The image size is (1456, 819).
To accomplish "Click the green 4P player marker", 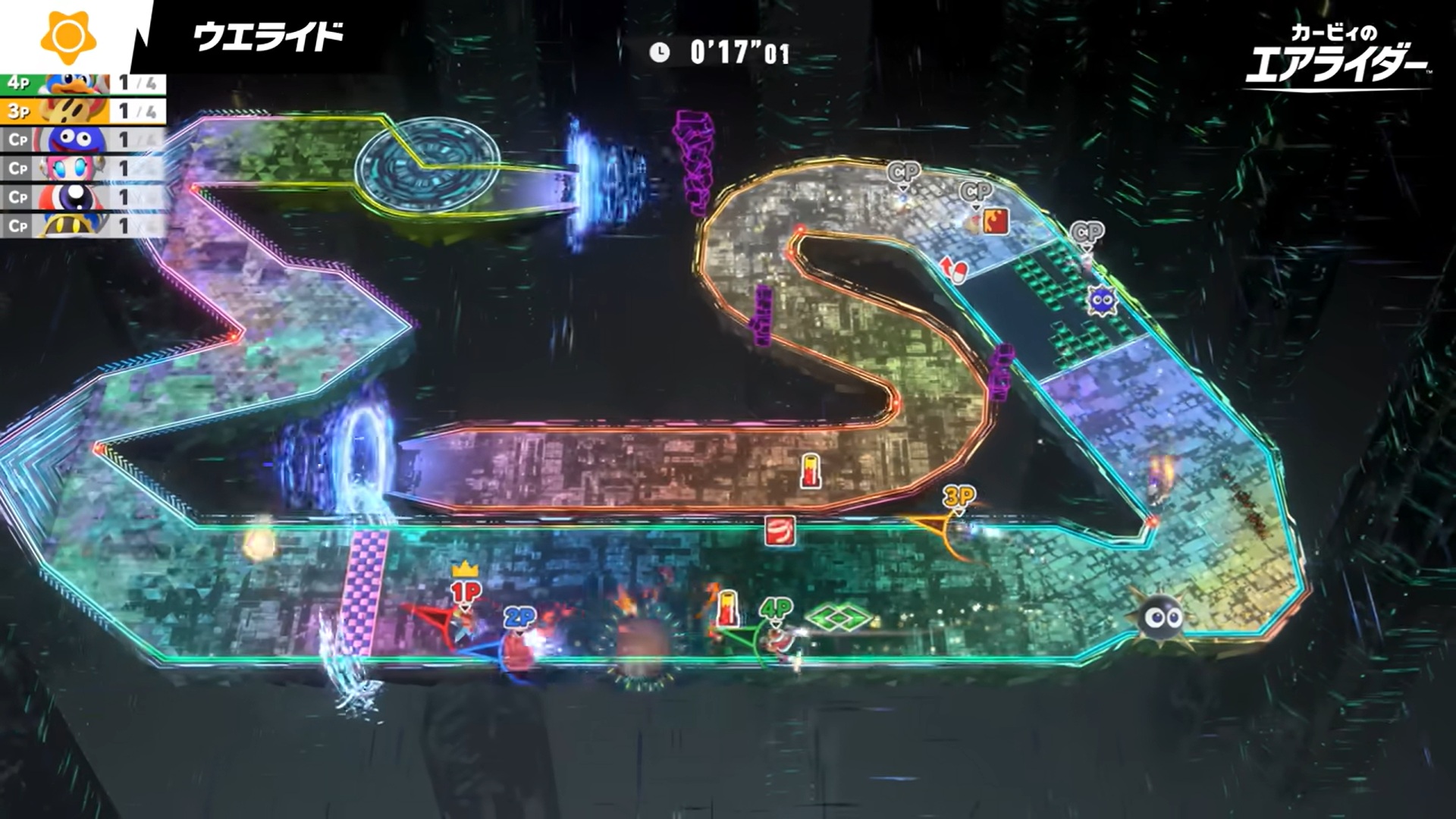I will click(775, 608).
